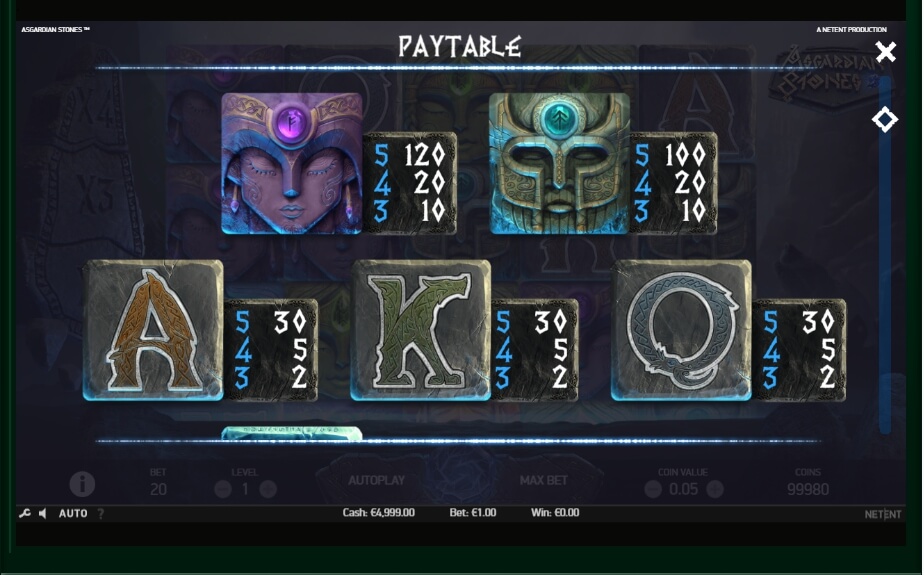The width and height of the screenshot is (924, 575).
Task: Toggle sound with the speaker icon
Action: [x=43, y=513]
